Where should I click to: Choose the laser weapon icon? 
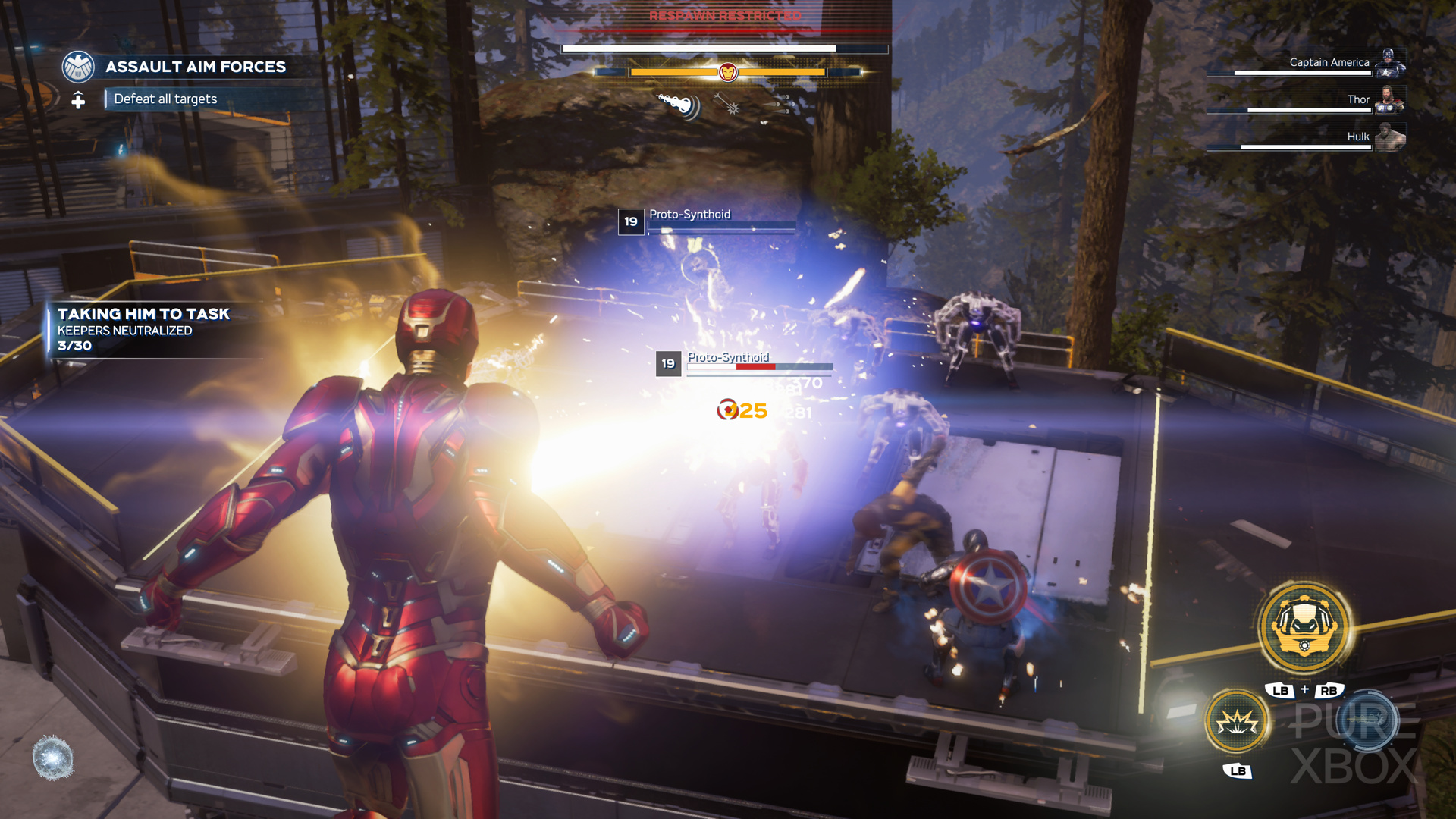[x=728, y=105]
